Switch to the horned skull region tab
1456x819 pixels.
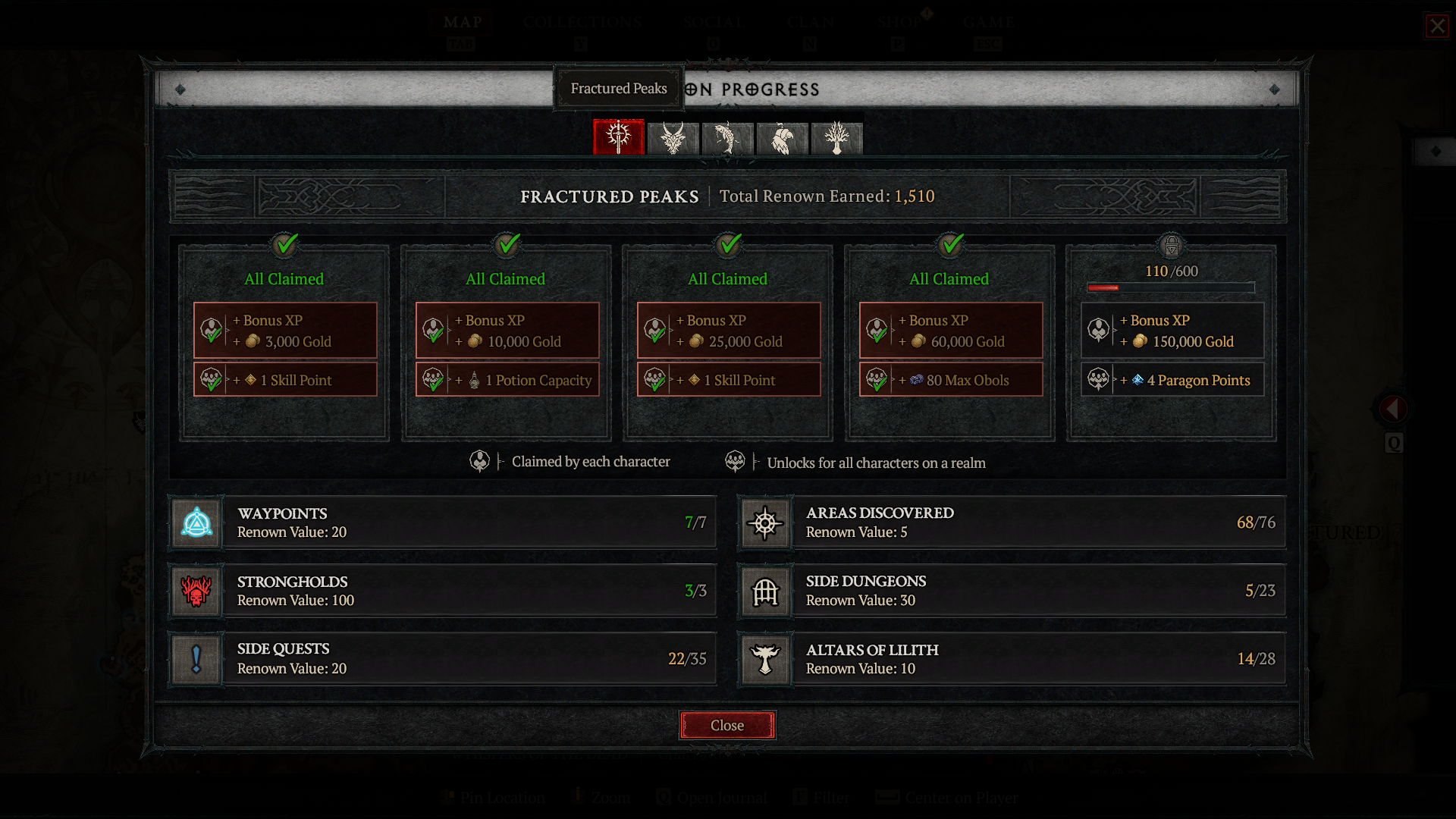pos(673,139)
